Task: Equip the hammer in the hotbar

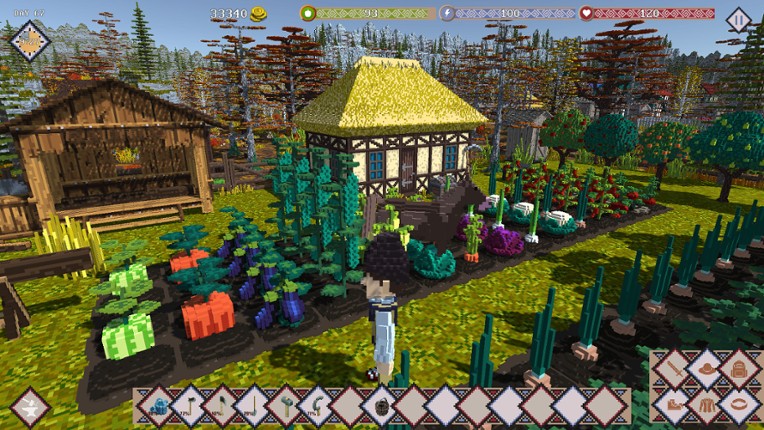Action: (287, 406)
